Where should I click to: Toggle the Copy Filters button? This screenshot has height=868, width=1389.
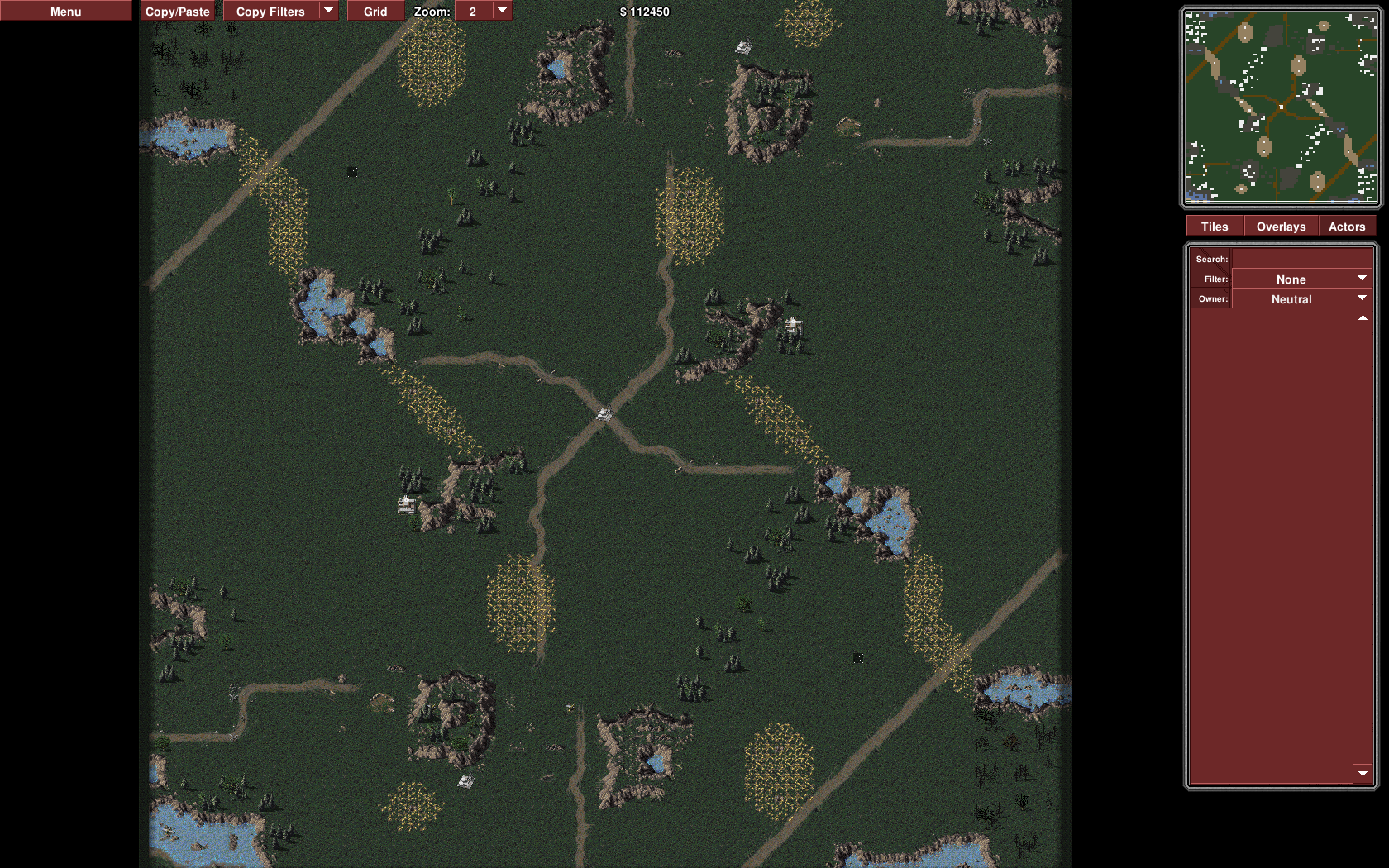pyautogui.click(x=270, y=11)
